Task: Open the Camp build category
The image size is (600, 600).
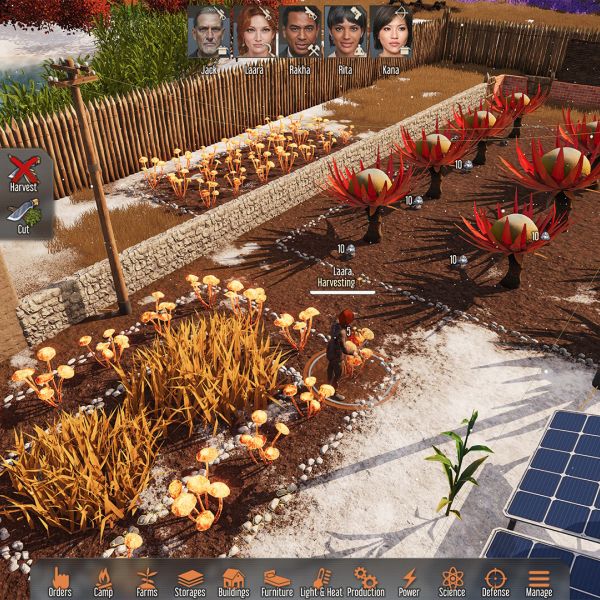Action: click(103, 581)
